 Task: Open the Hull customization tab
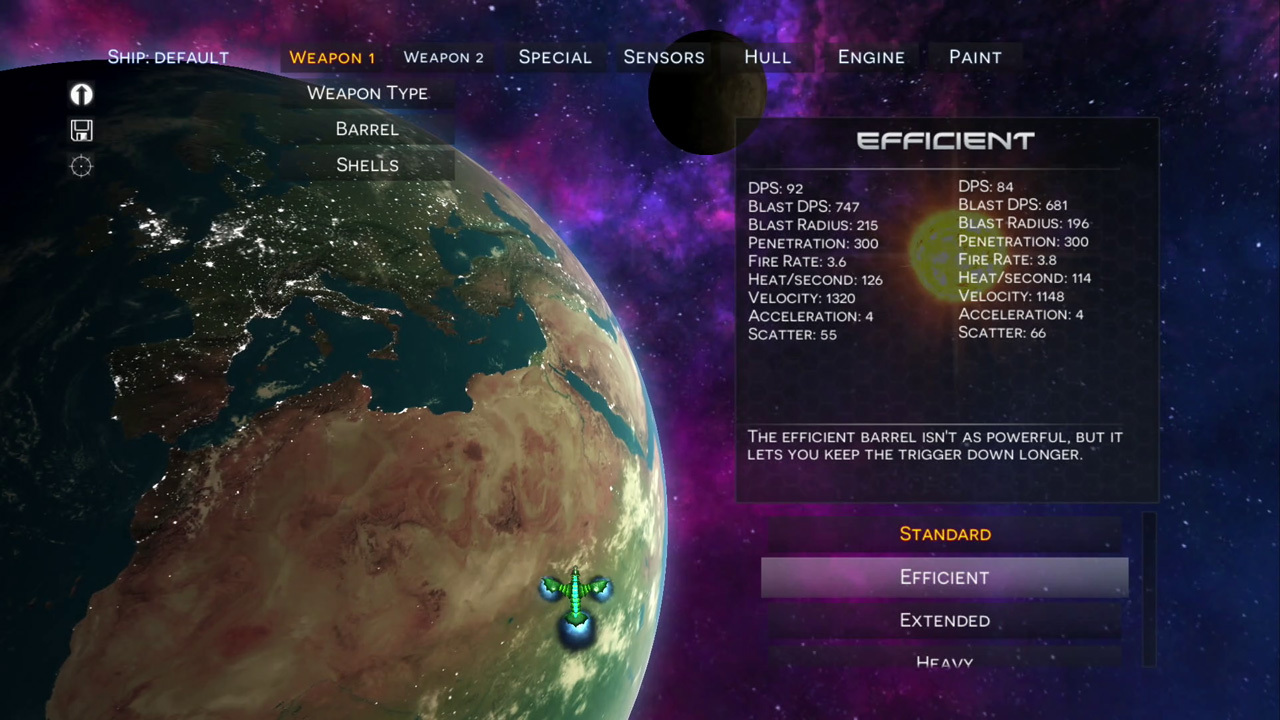click(x=767, y=57)
